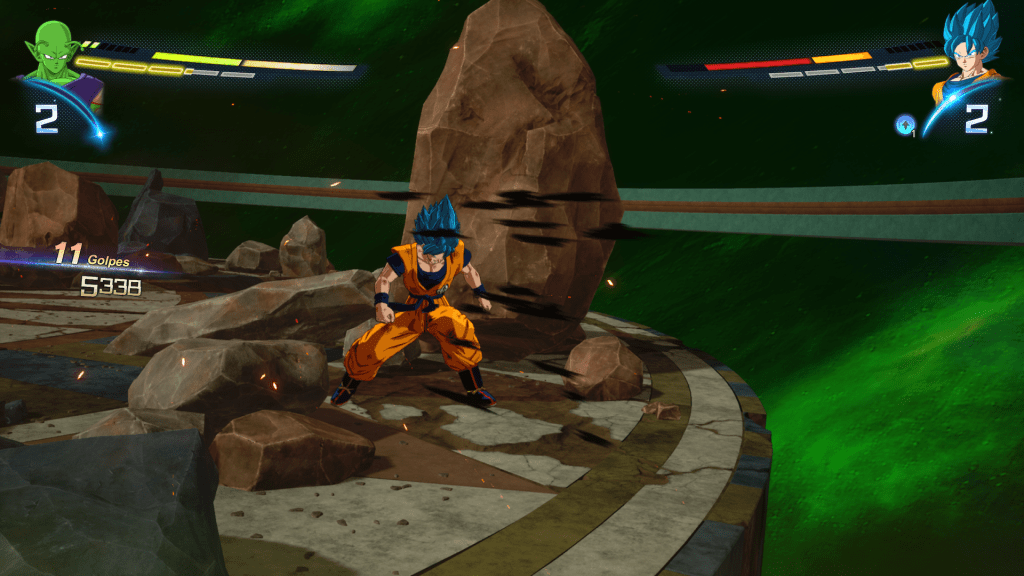This screenshot has height=576, width=1024.
Task: Select the Super Saiyan Blue Goku portrait
Action: pos(971,52)
